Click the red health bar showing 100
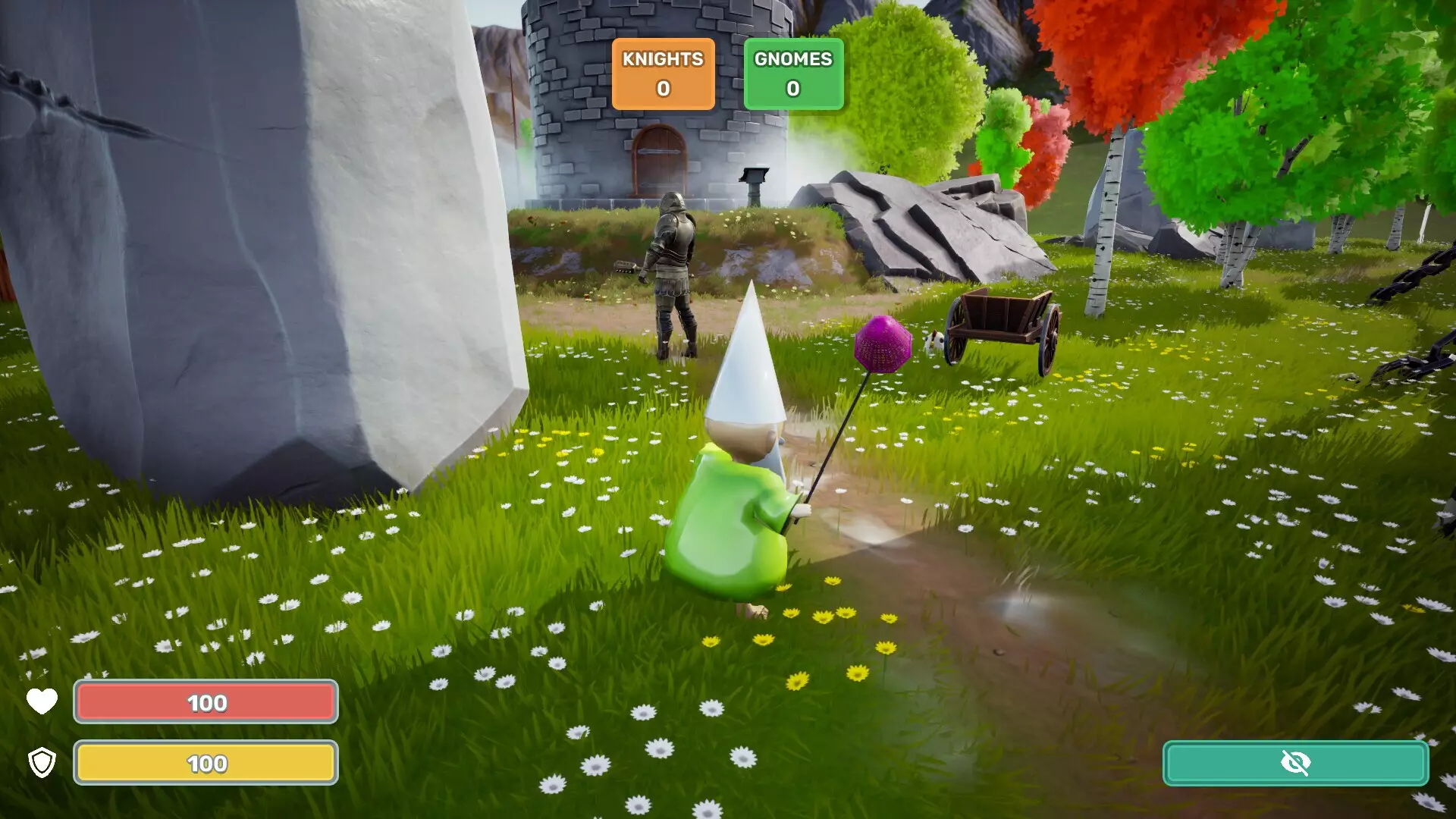 coord(205,701)
